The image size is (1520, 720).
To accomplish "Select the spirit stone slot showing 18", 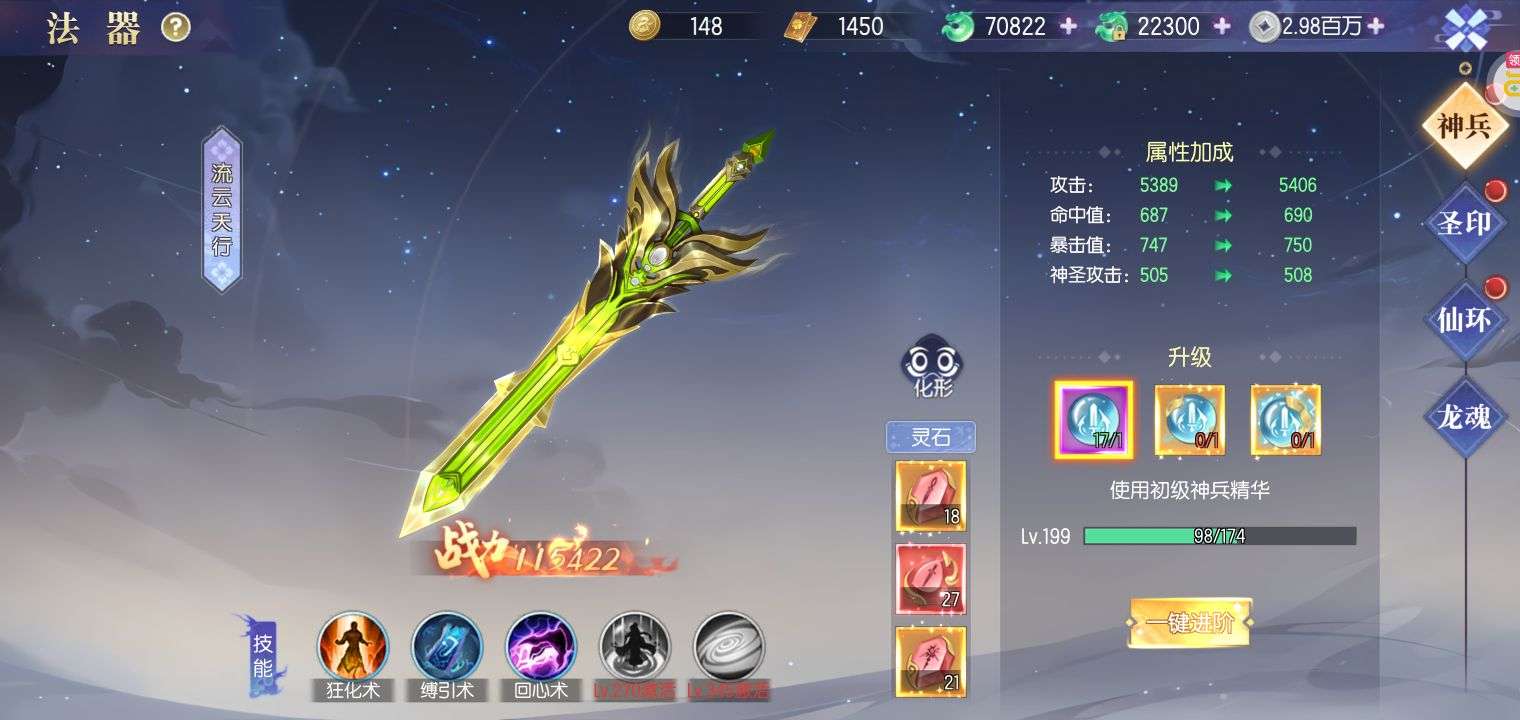I will 931,495.
